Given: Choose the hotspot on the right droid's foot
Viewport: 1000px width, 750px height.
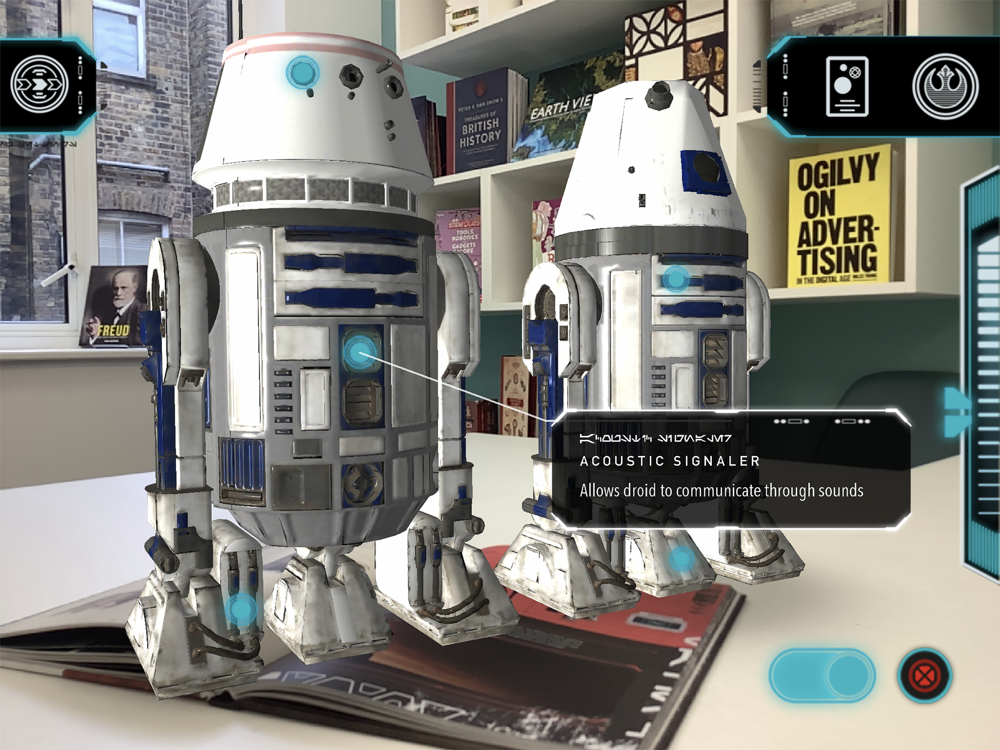Looking at the screenshot, I should [681, 560].
